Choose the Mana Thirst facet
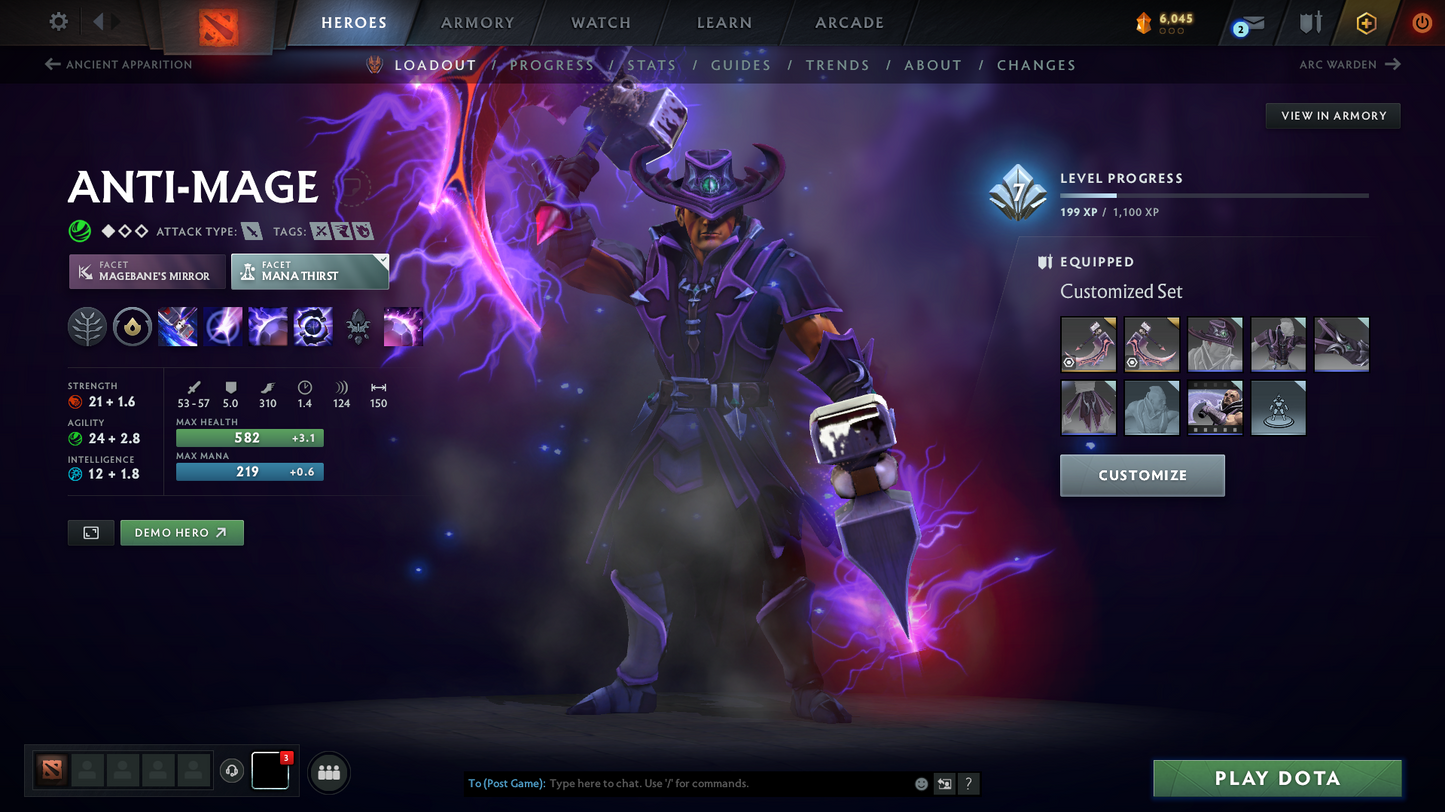Image resolution: width=1445 pixels, height=812 pixels. 309,271
